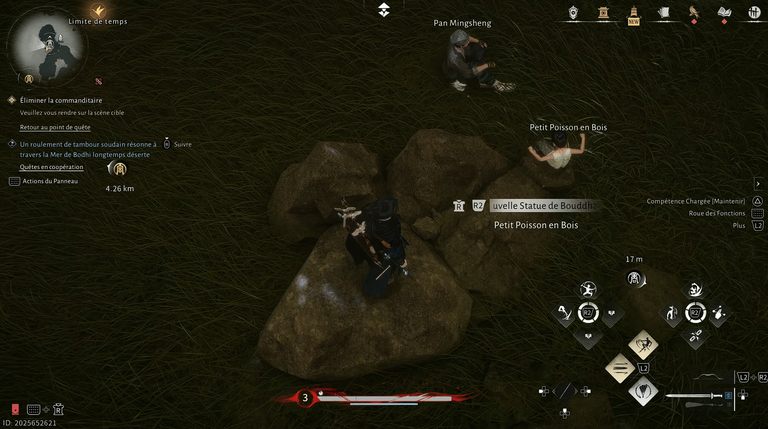This screenshot has width=768, height=429.
Task: Open 'Quêtes en coopération' link
Action: pos(51,167)
